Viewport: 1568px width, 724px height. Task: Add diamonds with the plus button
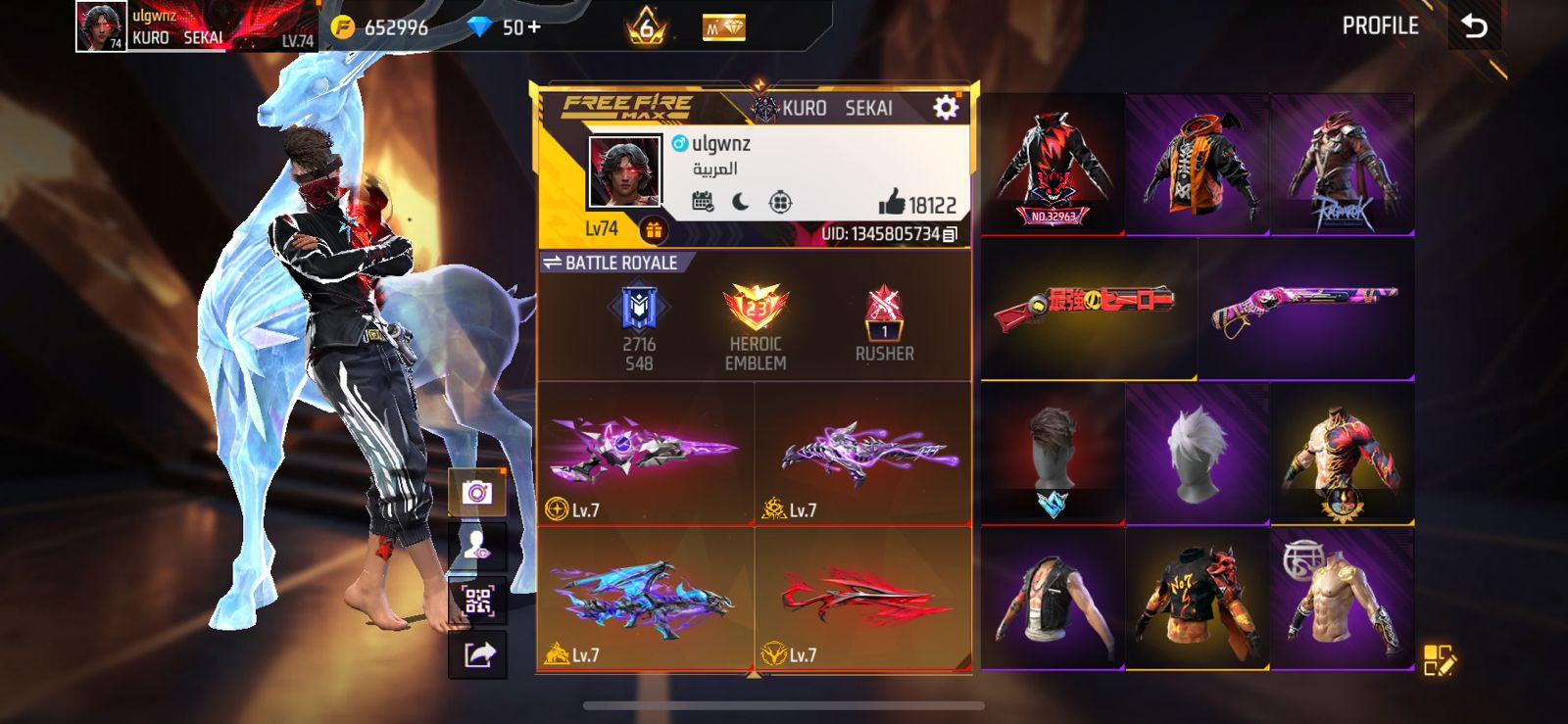(534, 27)
